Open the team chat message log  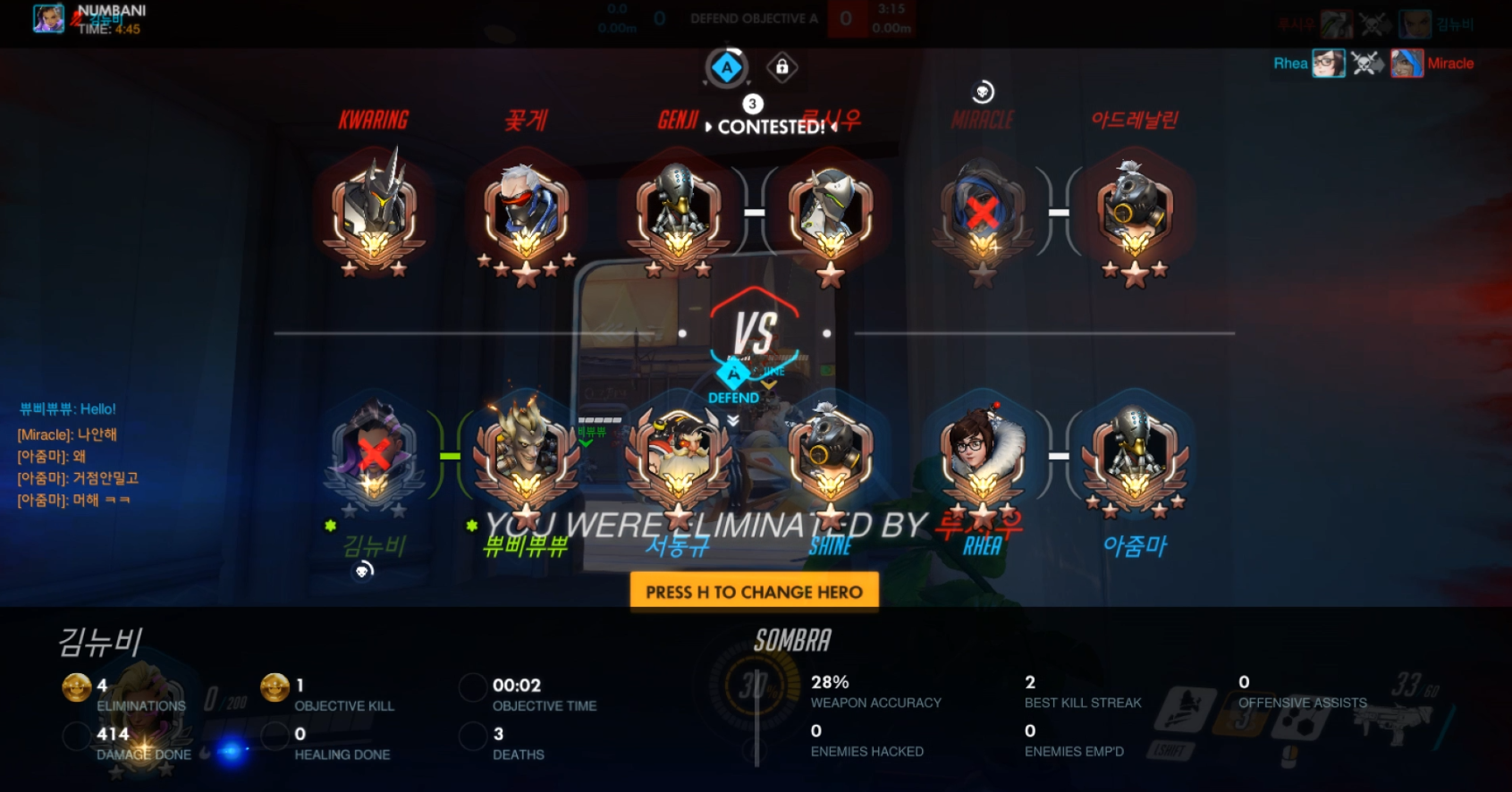pyautogui.click(x=79, y=455)
